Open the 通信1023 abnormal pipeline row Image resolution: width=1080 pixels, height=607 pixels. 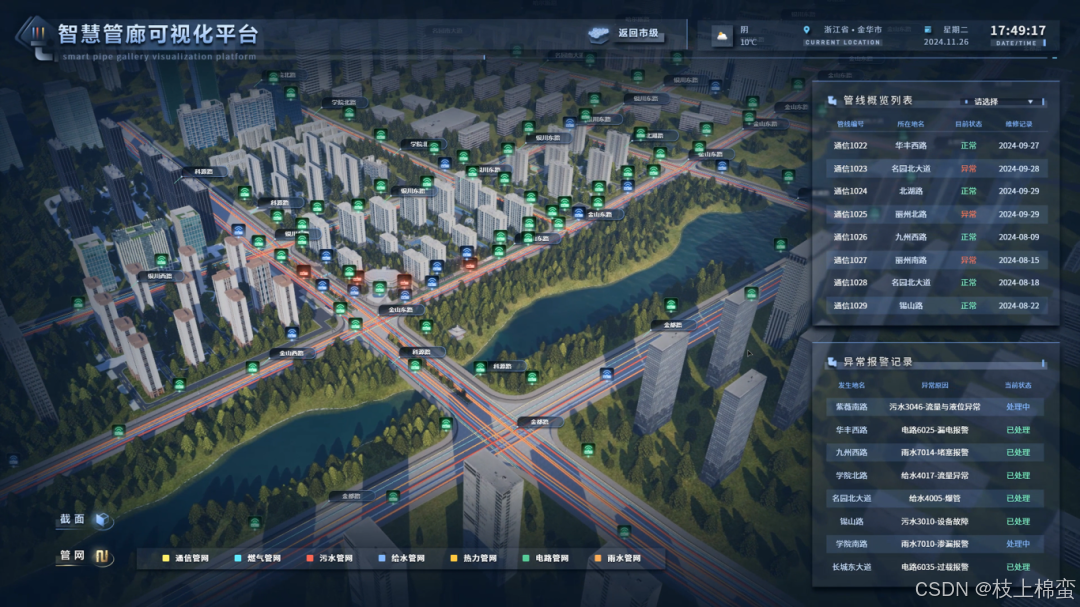(x=935, y=168)
